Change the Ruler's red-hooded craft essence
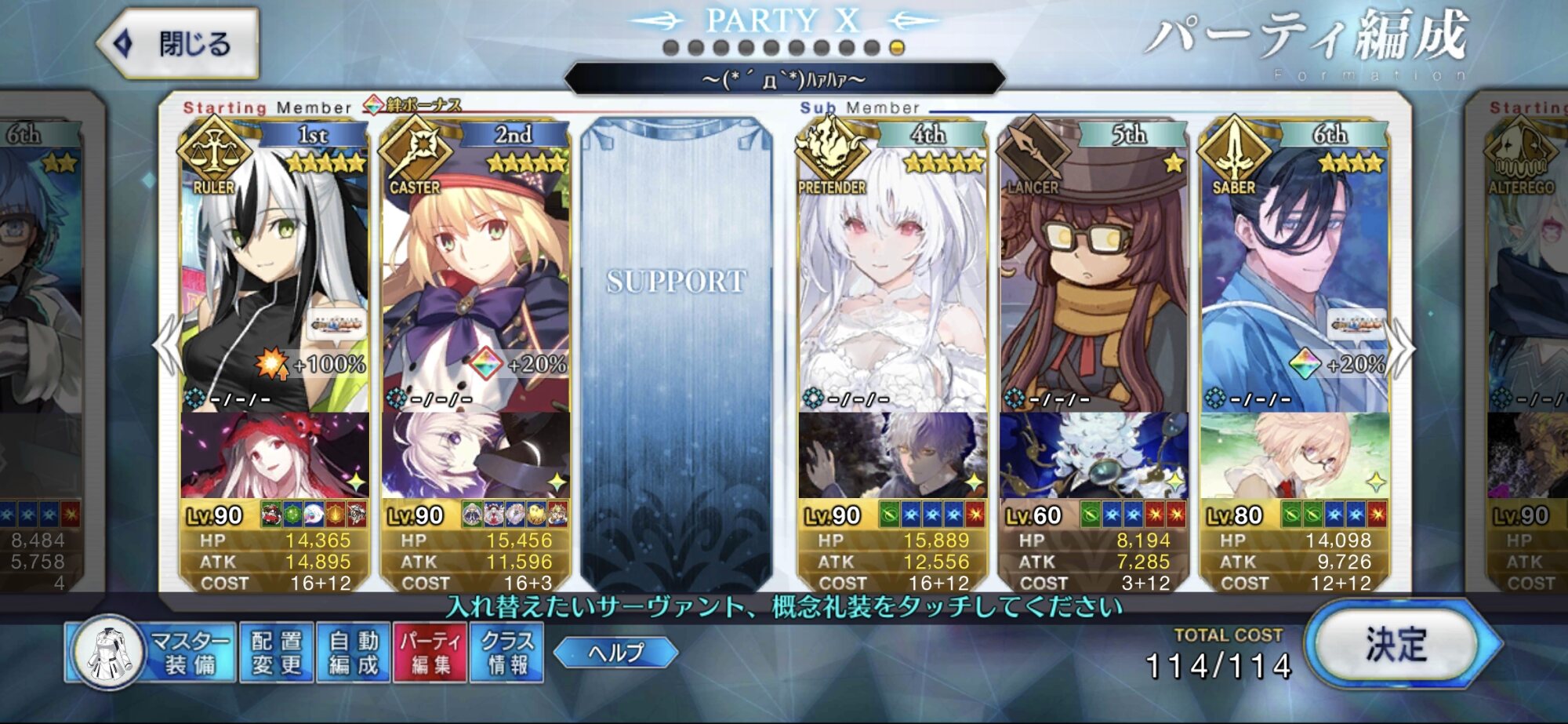Image resolution: width=1568 pixels, height=724 pixels. (274, 455)
